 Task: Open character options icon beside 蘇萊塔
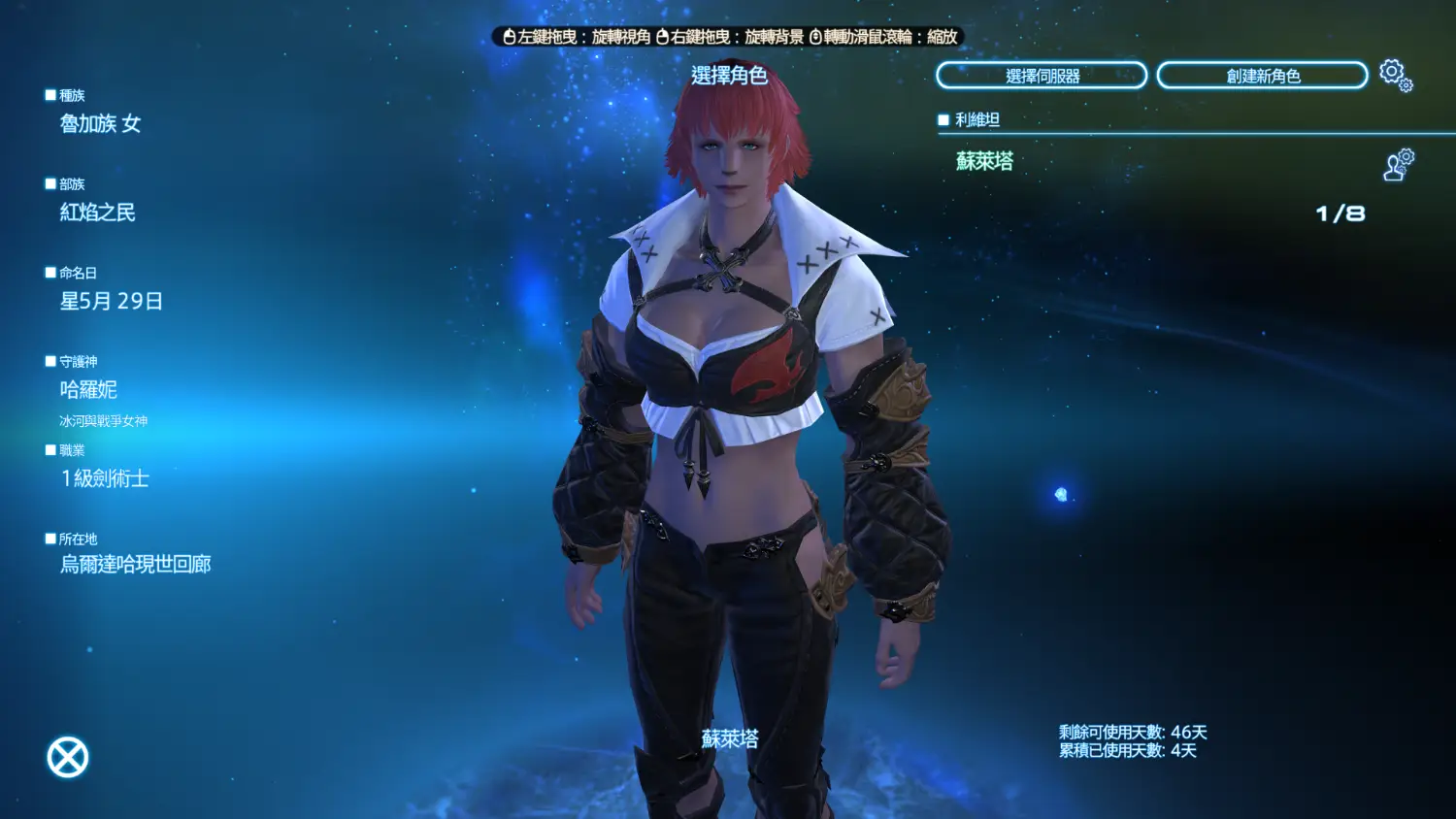(x=1398, y=165)
